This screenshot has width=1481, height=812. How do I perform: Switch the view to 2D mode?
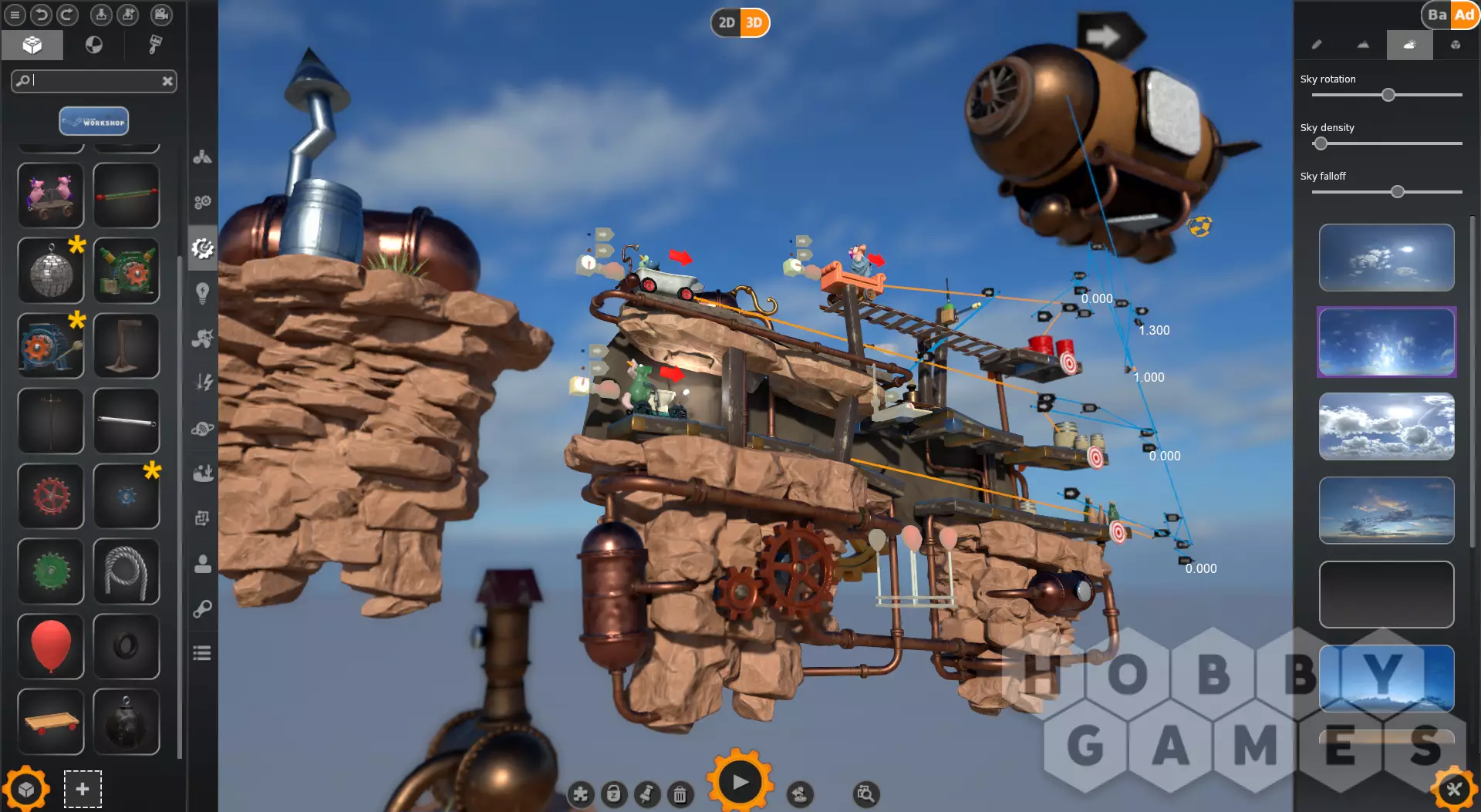point(726,22)
